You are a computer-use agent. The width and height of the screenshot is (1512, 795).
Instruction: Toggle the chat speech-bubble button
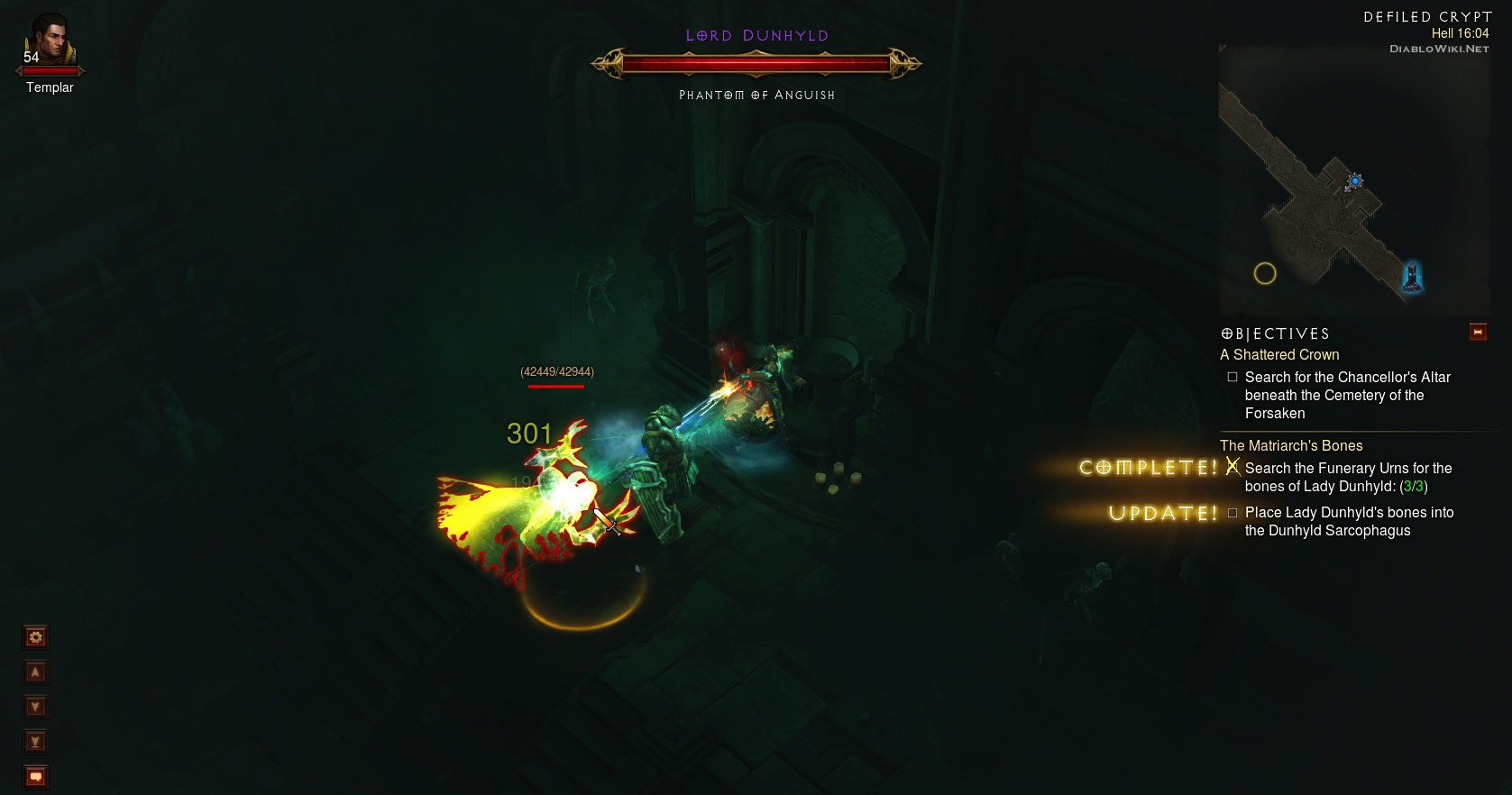click(35, 776)
